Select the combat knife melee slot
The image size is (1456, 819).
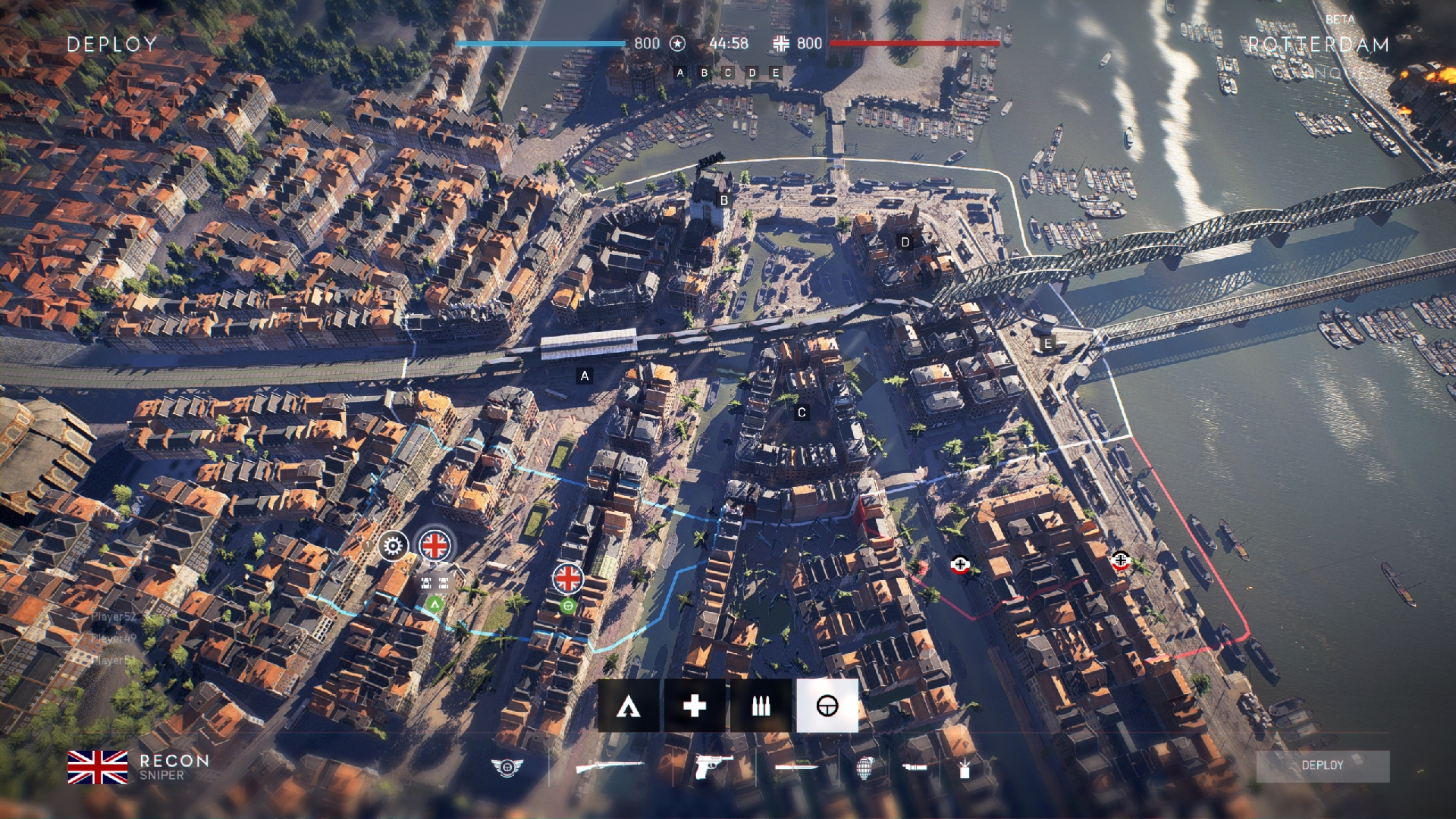pos(796,767)
